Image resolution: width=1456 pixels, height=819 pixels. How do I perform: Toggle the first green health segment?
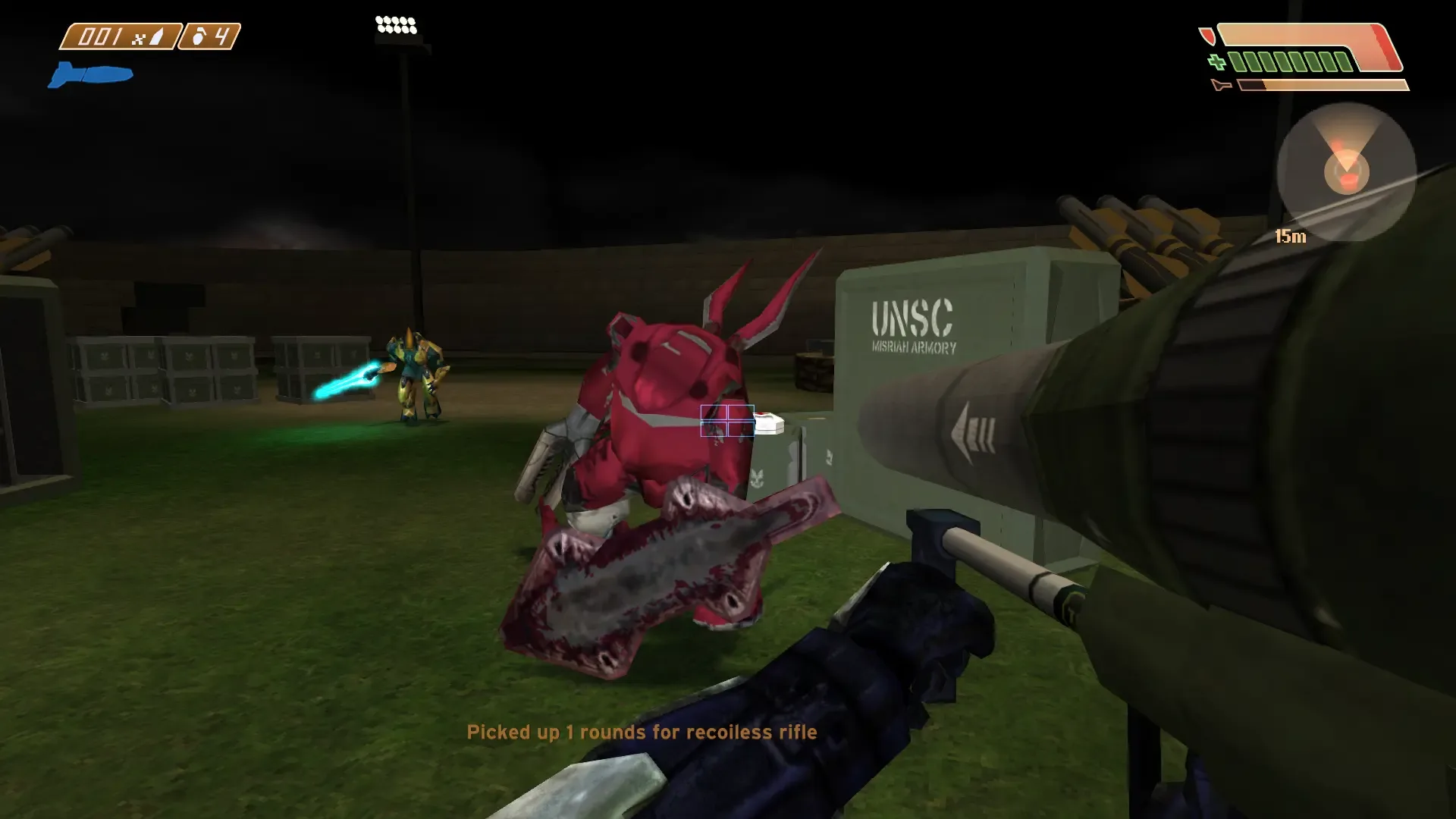tap(1238, 61)
